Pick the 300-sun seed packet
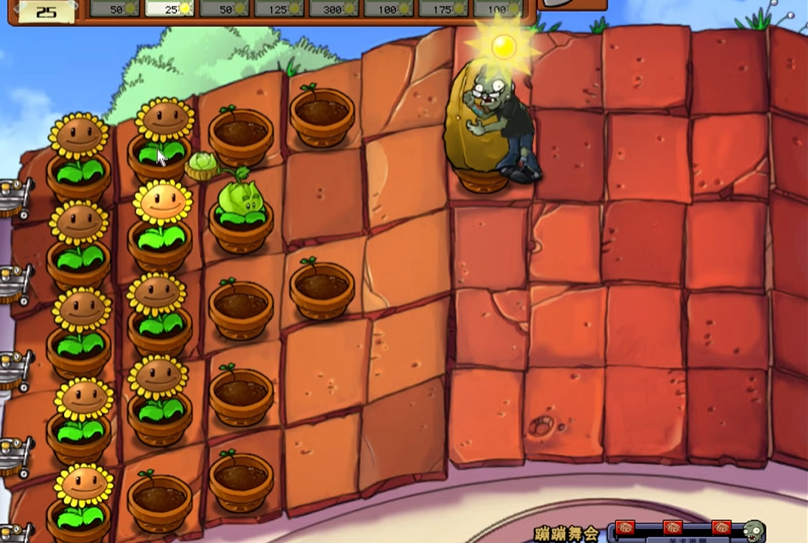This screenshot has width=808, height=543. point(334,8)
